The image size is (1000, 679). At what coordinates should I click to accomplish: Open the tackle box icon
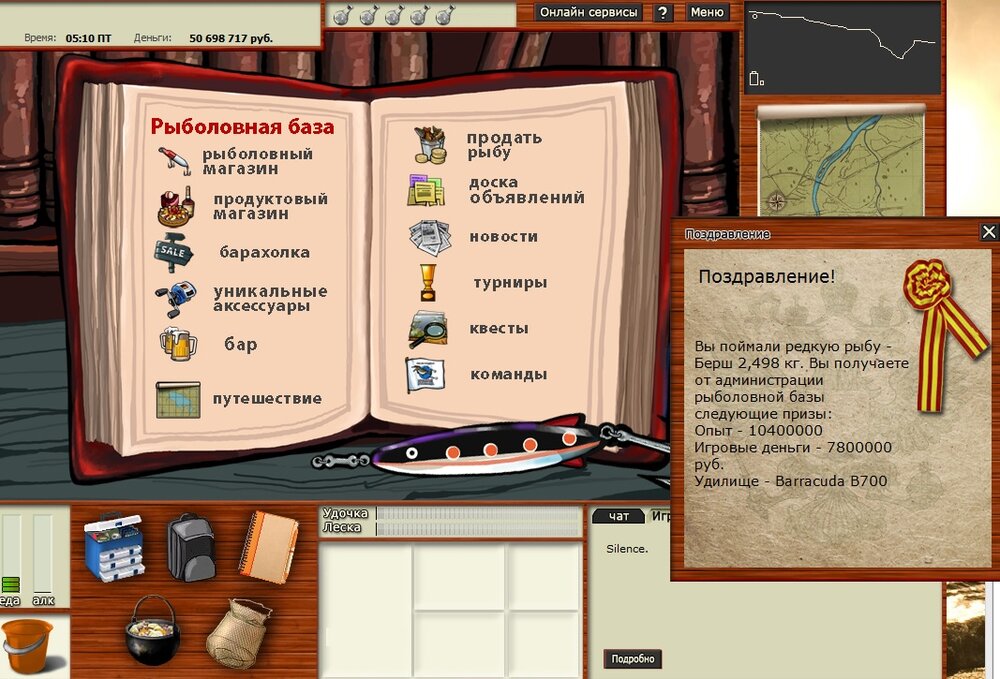click(113, 546)
